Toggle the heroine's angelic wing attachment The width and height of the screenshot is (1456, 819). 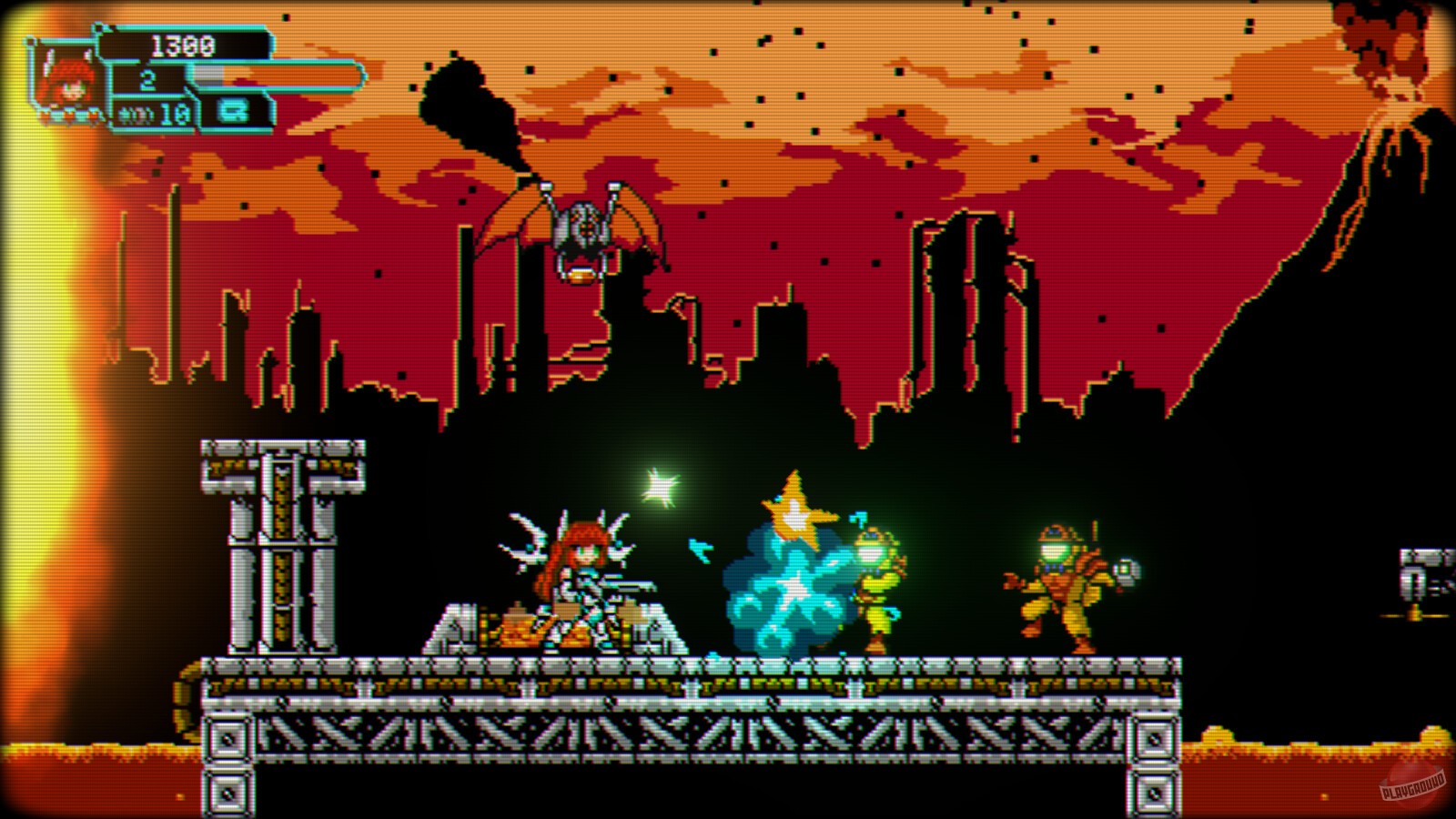coord(523,537)
